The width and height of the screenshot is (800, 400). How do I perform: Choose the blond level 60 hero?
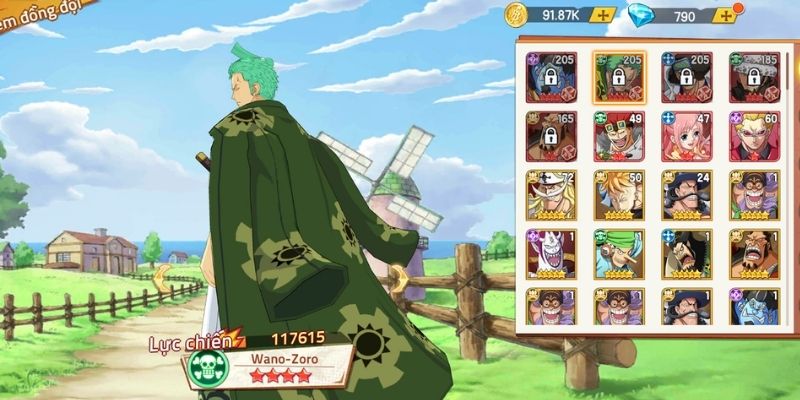click(x=755, y=136)
